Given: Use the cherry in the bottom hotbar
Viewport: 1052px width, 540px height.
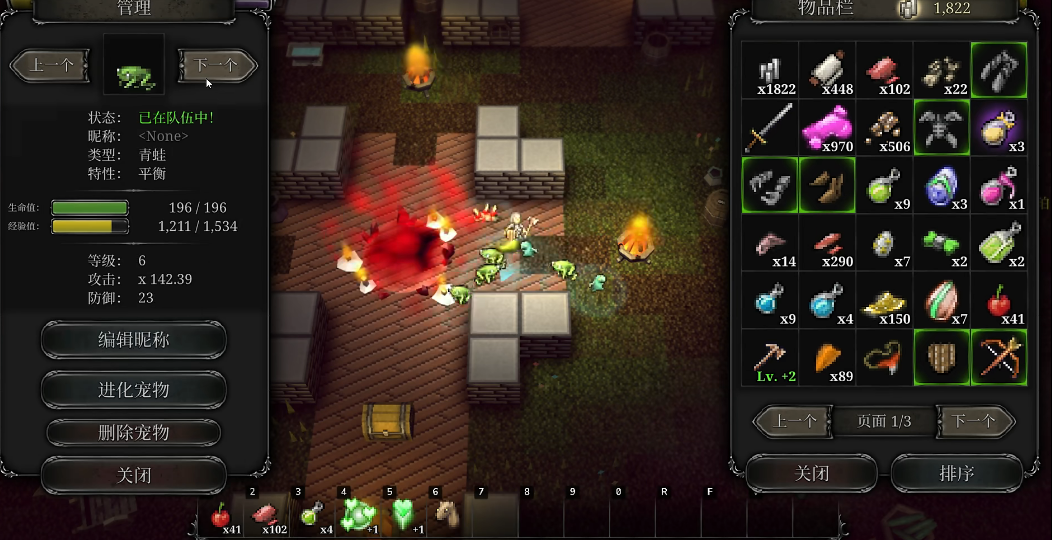Looking at the screenshot, I should point(221,516).
